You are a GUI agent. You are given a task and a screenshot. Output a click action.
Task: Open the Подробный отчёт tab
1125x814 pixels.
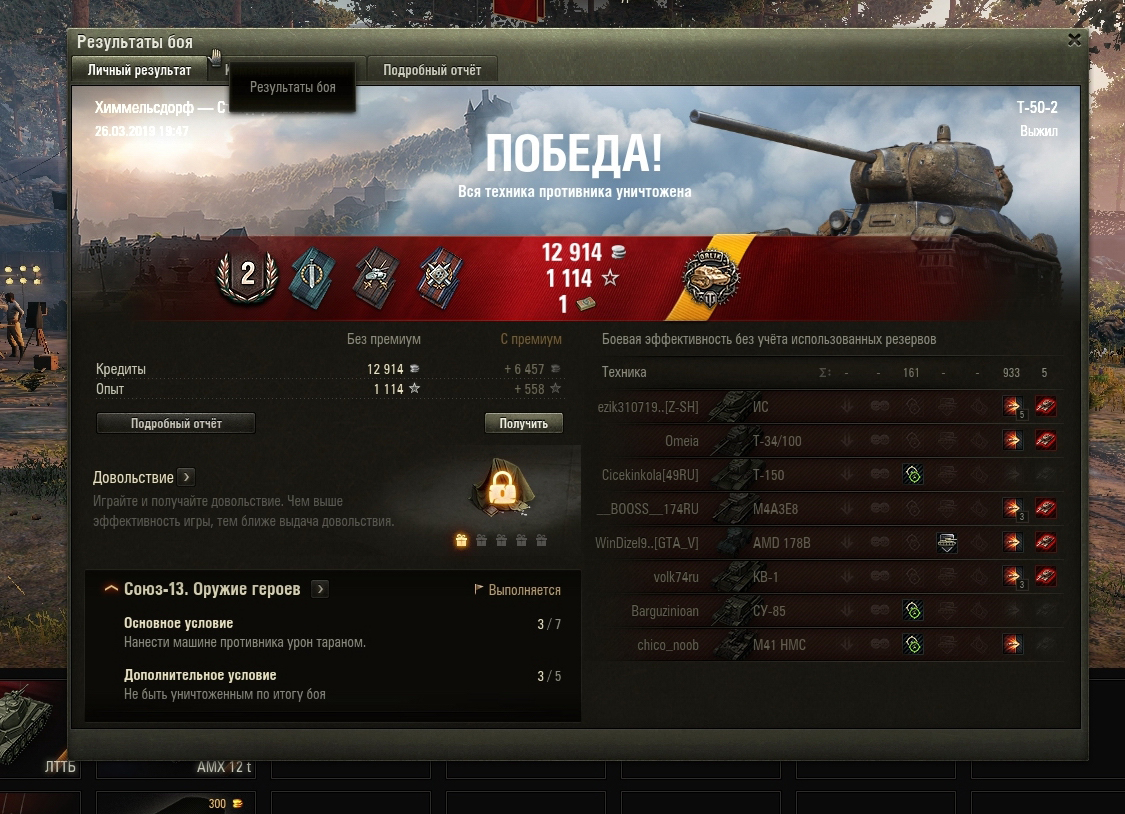click(432, 70)
